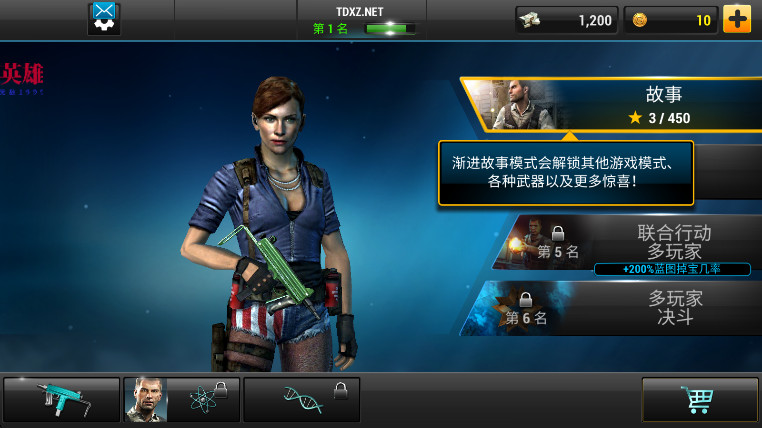
Task: Open the 故事 story mode
Action: (620, 105)
